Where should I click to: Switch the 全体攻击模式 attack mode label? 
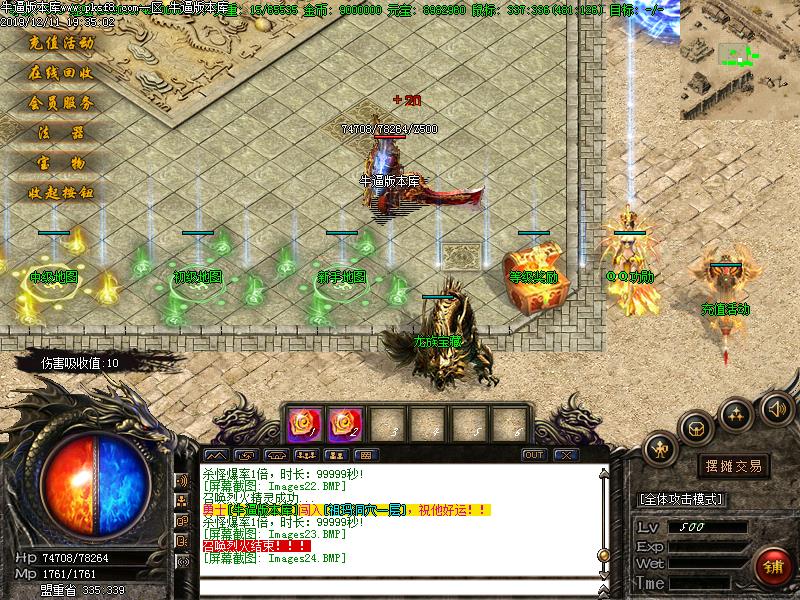point(681,499)
